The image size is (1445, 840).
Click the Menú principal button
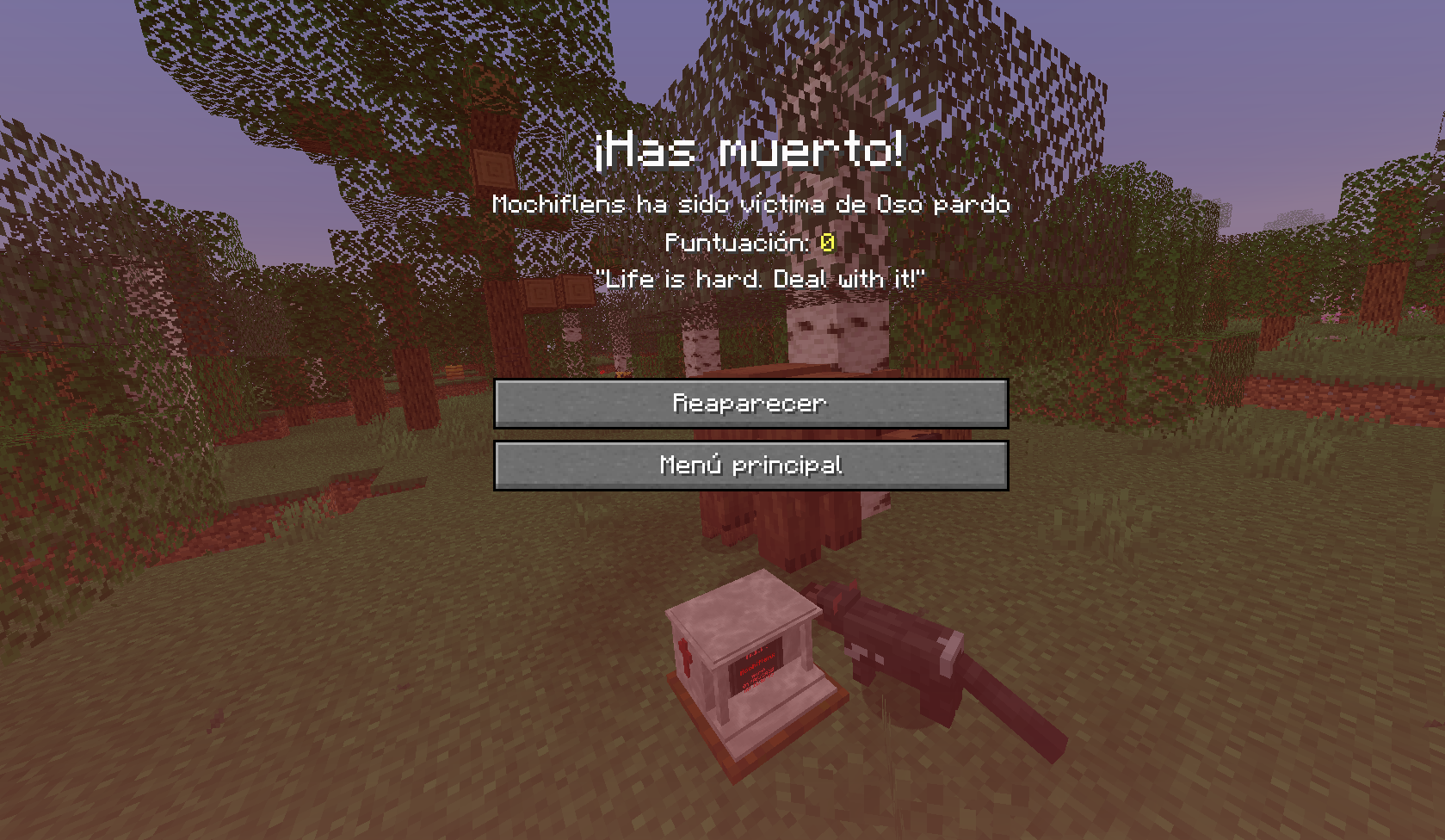tap(750, 466)
